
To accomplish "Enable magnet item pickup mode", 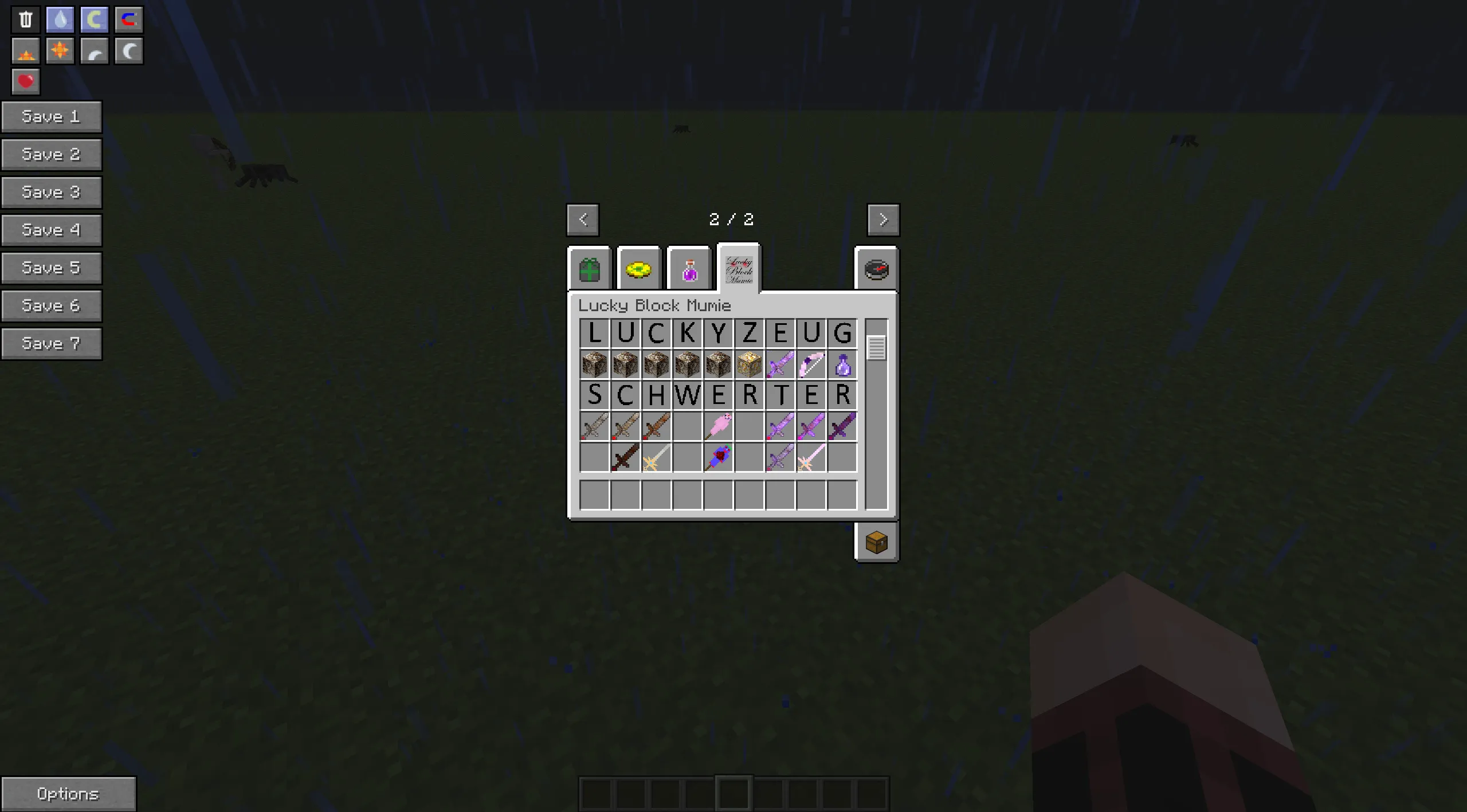I will point(128,19).
